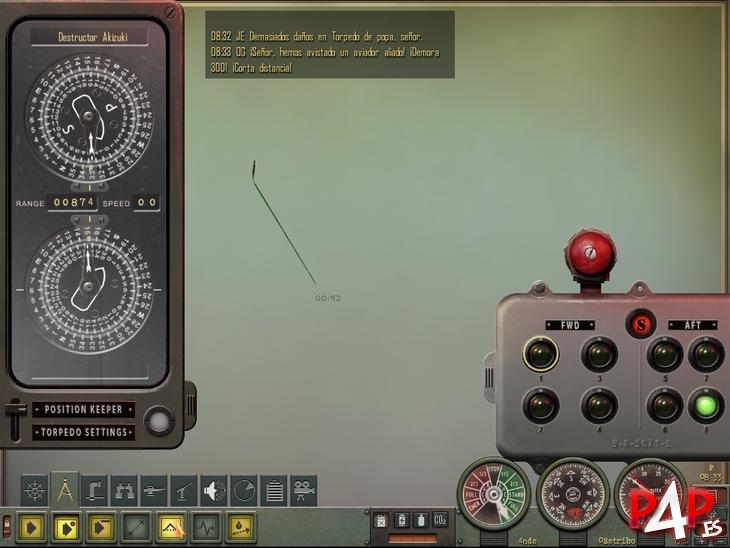Viewport: 730px width, 548px height.
Task: Open the clipboard log station
Action: click(273, 490)
